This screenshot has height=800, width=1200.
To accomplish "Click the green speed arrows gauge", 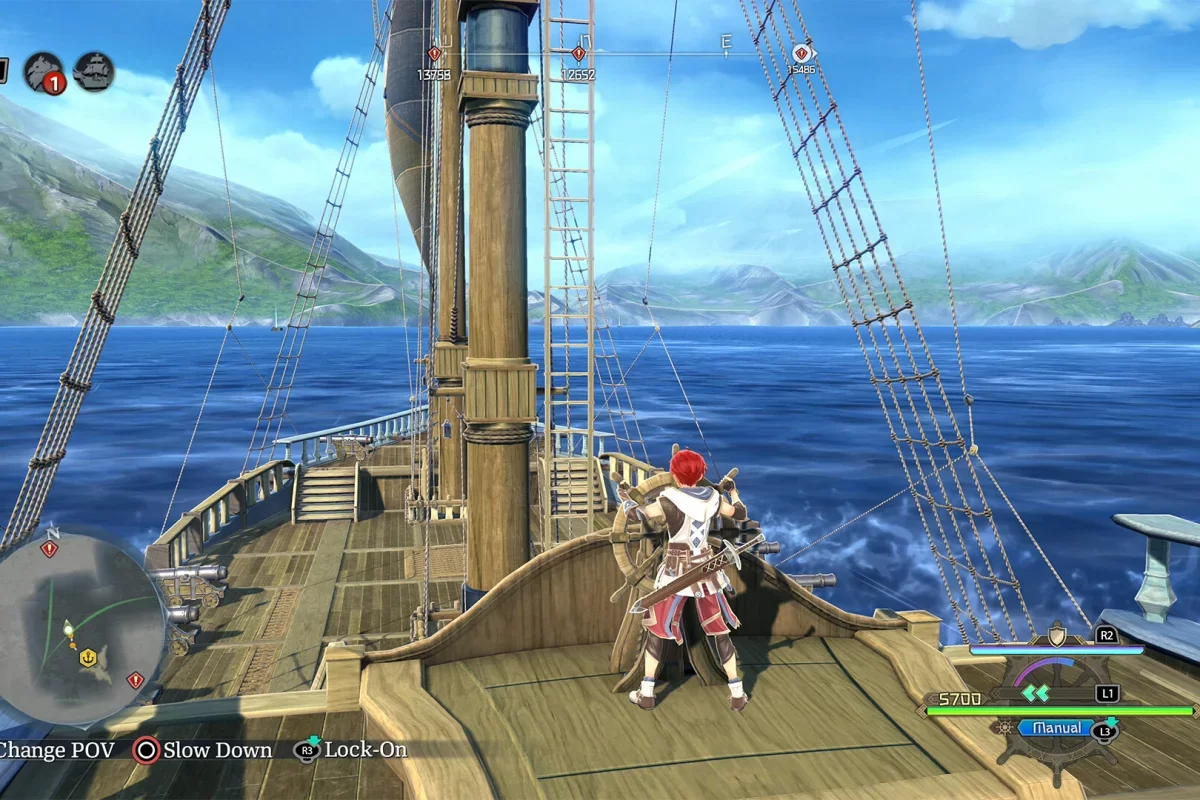I will coord(1035,692).
